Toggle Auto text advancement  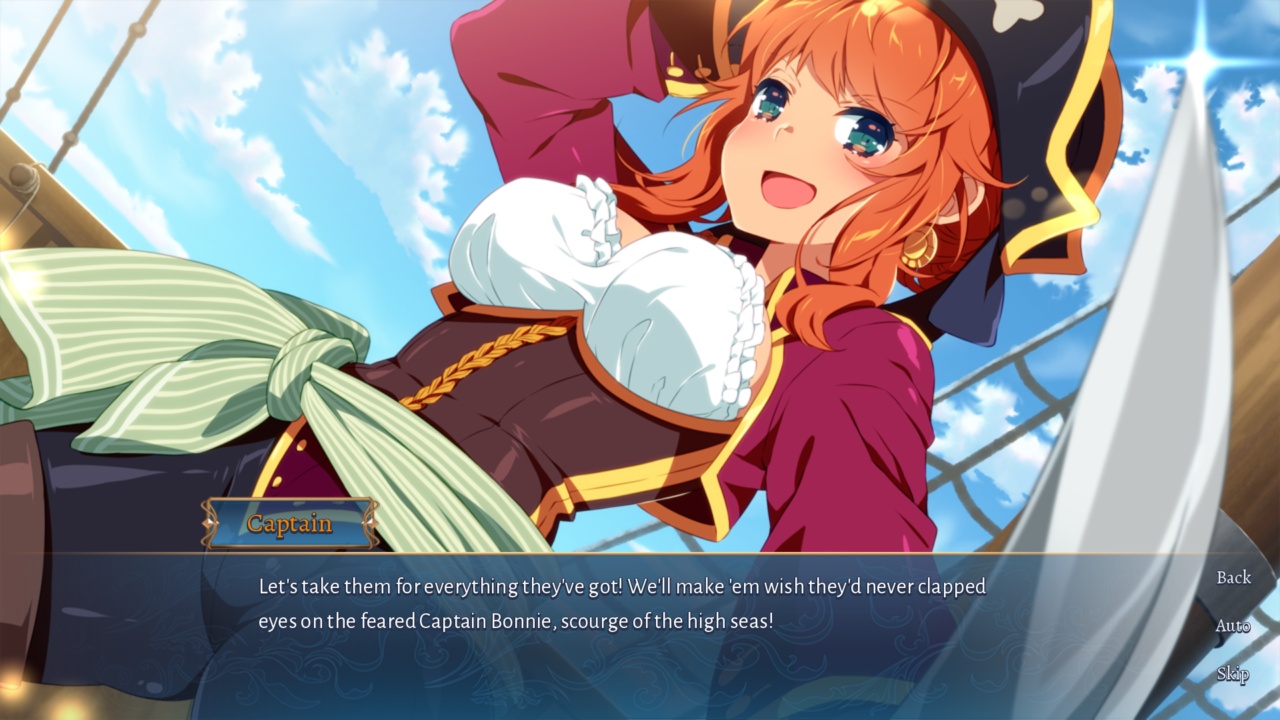1233,626
